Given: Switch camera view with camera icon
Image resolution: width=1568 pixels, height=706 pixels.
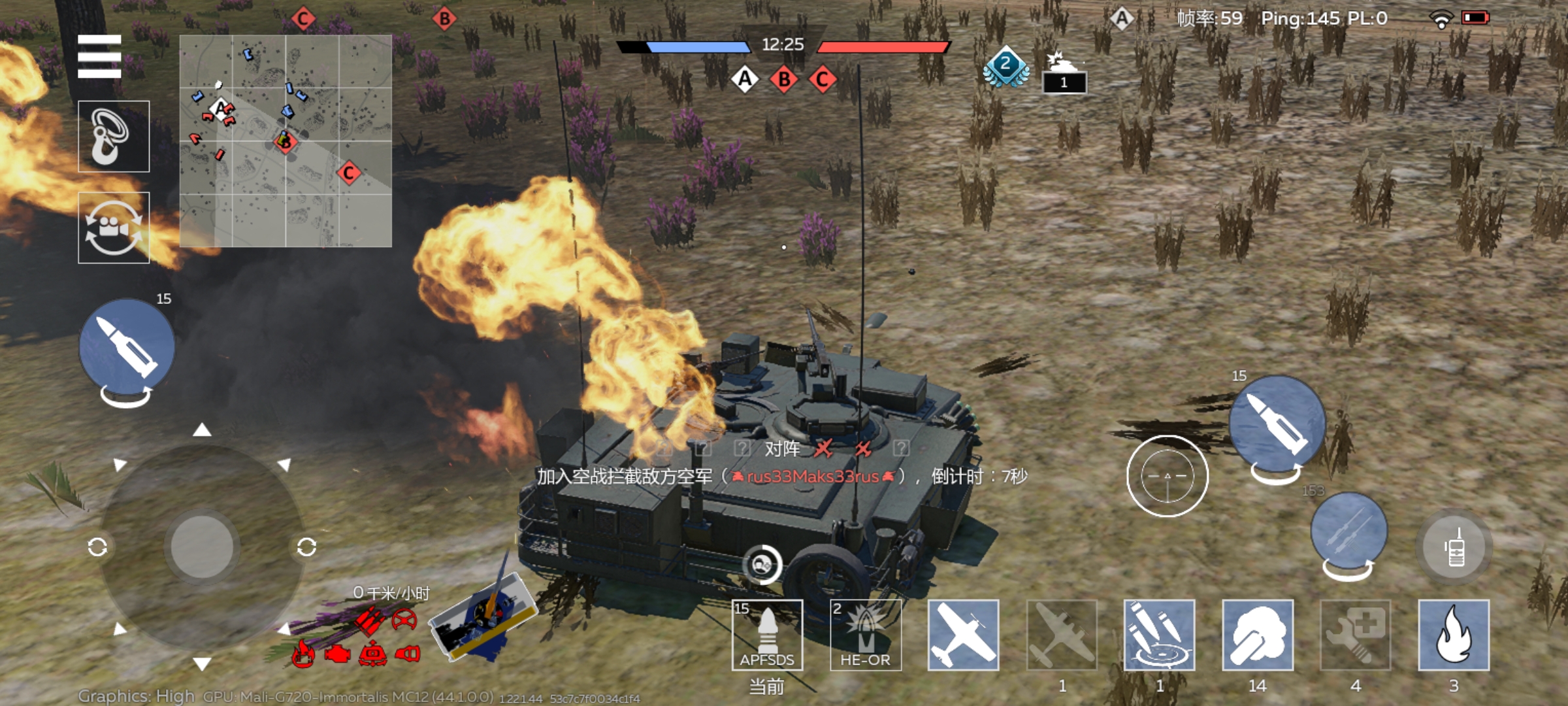Looking at the screenshot, I should [x=114, y=227].
